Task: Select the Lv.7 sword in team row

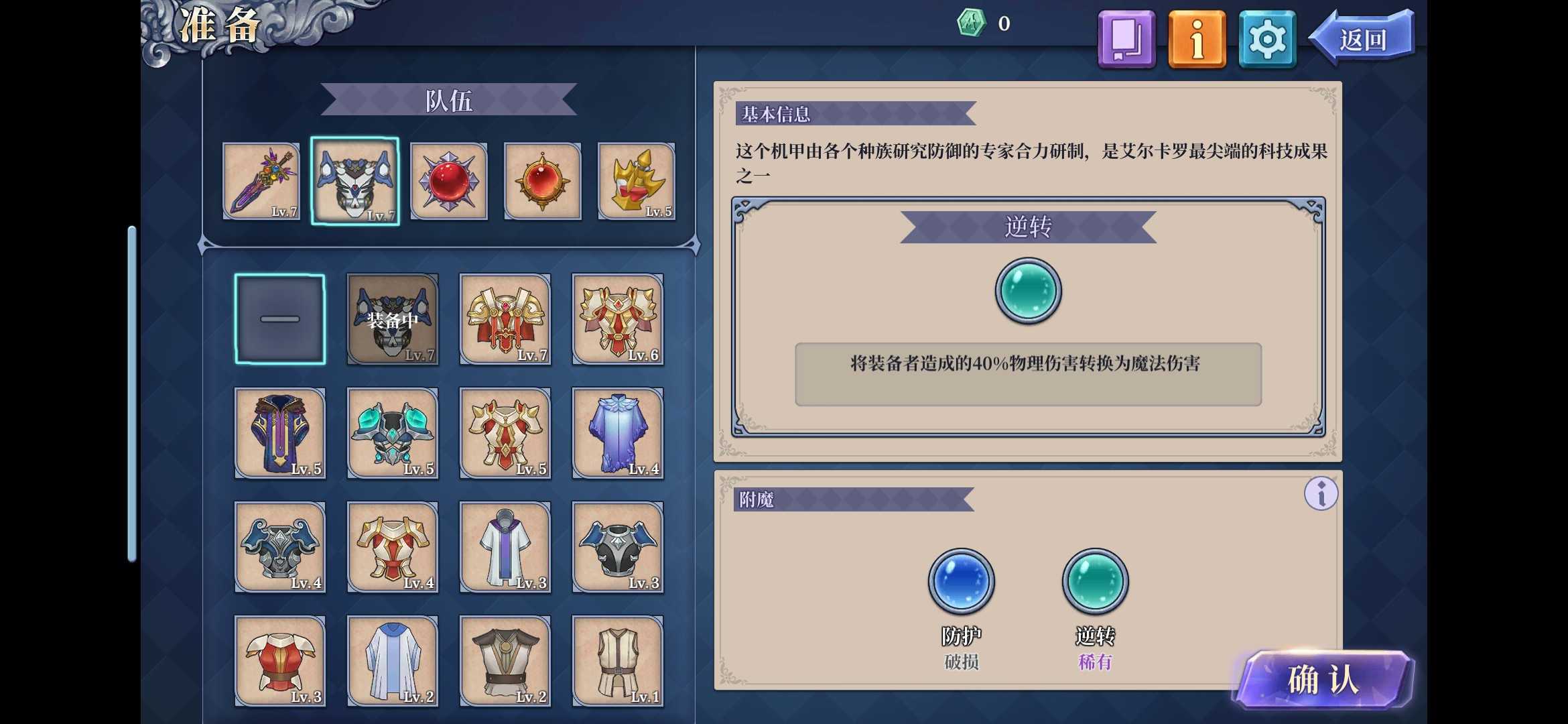Action: (x=261, y=181)
